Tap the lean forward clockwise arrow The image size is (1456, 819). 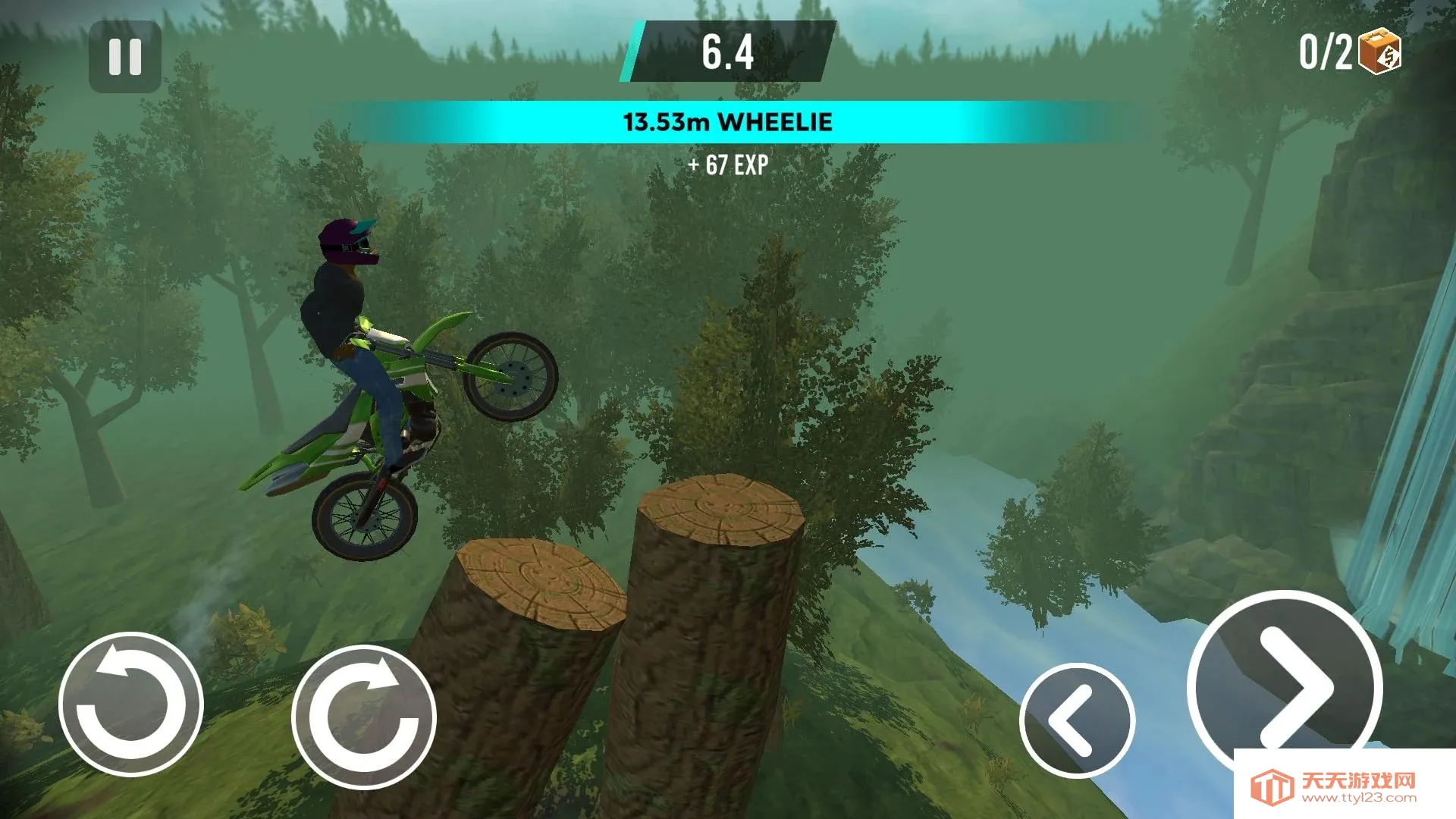tap(364, 717)
